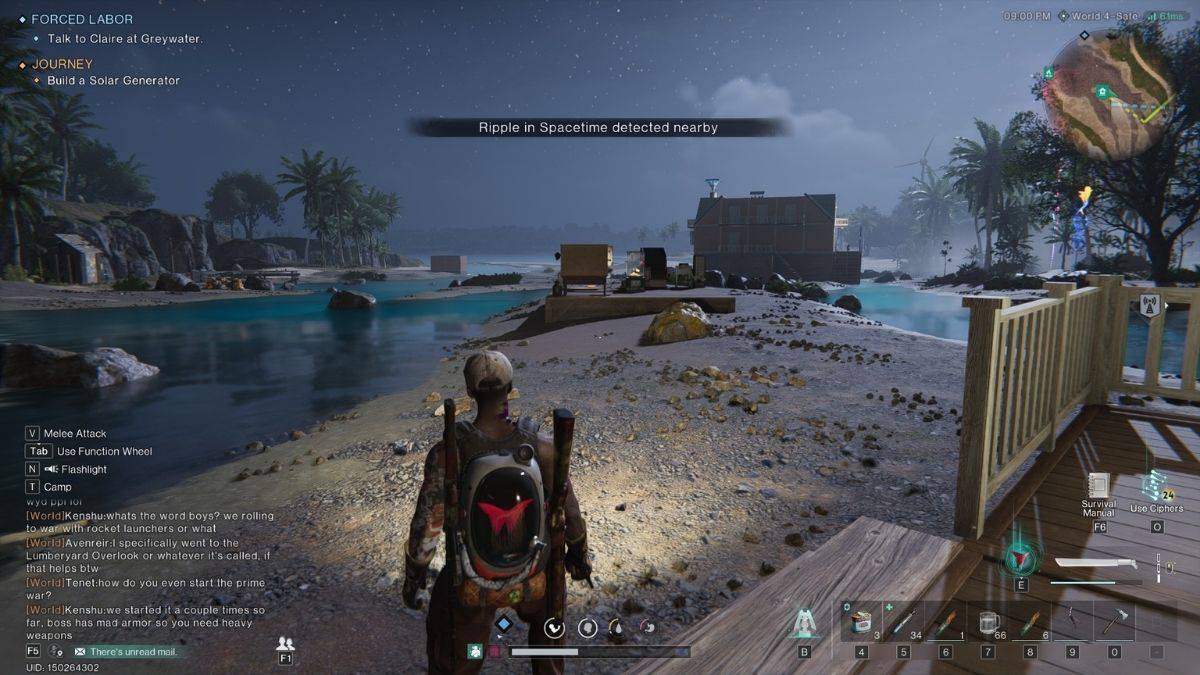
Task: Equip the axe in the hotbar
Action: 1114,622
